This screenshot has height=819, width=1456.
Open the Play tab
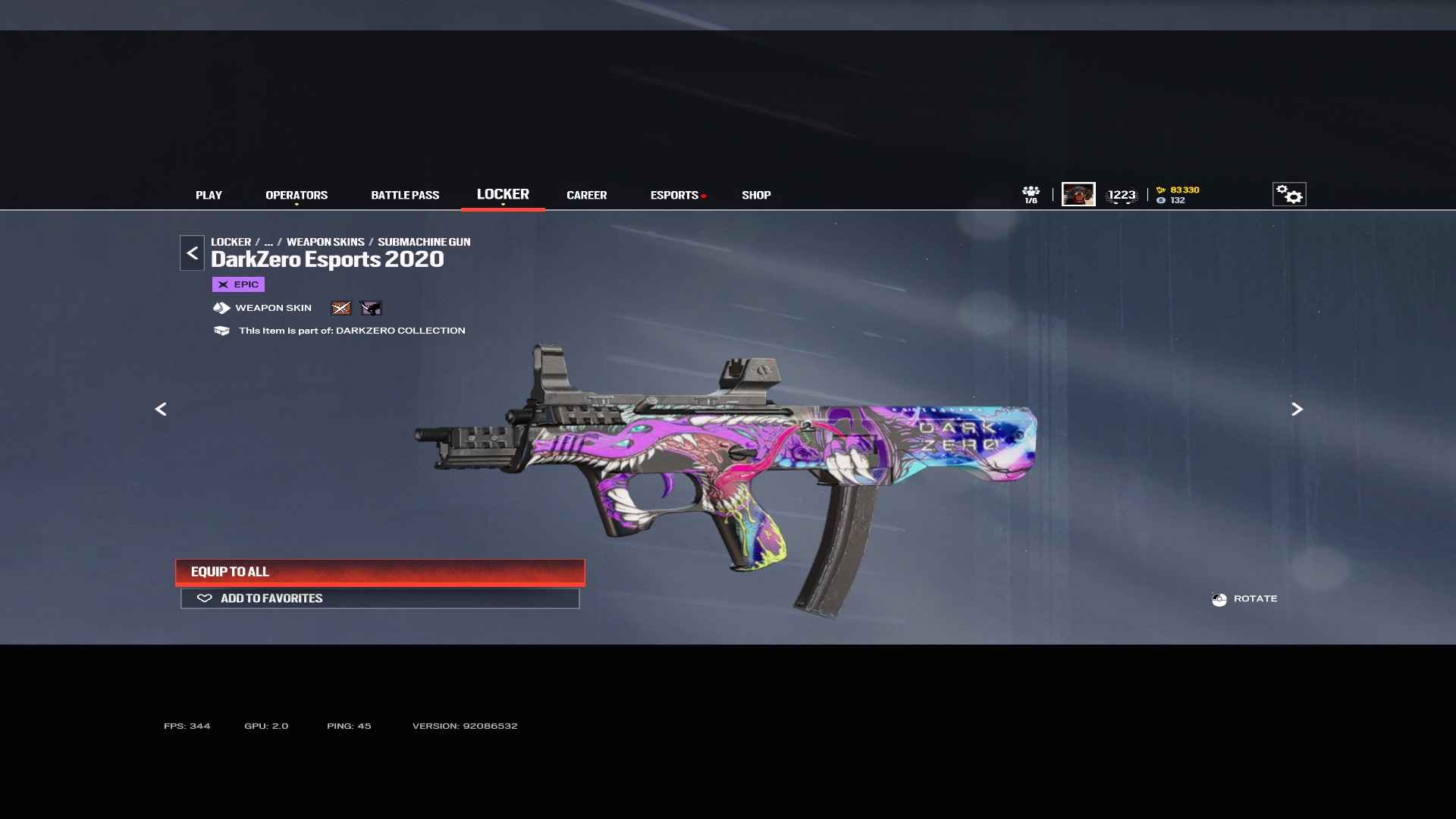(209, 195)
